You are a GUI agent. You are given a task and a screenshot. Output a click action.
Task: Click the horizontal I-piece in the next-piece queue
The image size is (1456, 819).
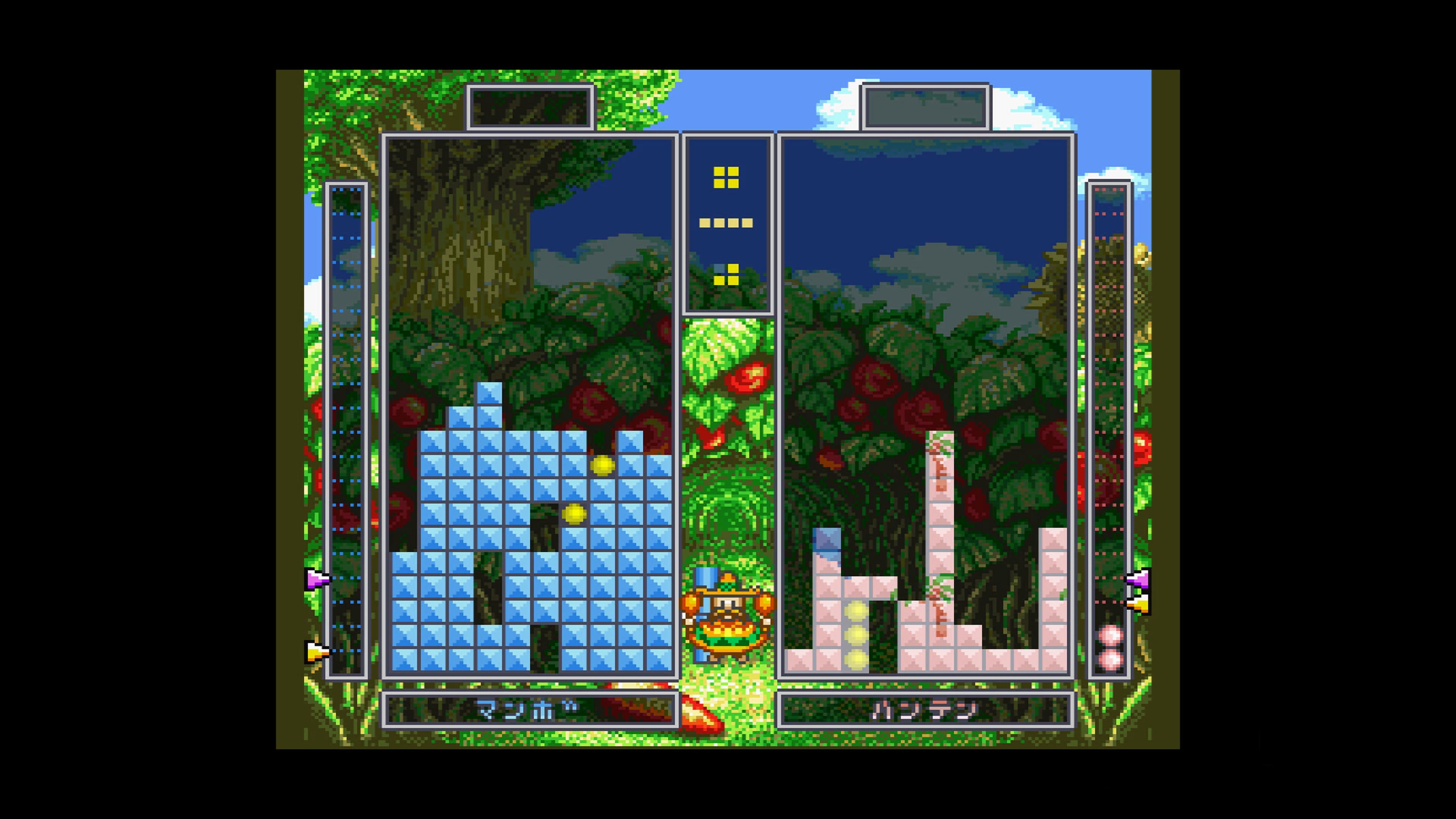(726, 223)
